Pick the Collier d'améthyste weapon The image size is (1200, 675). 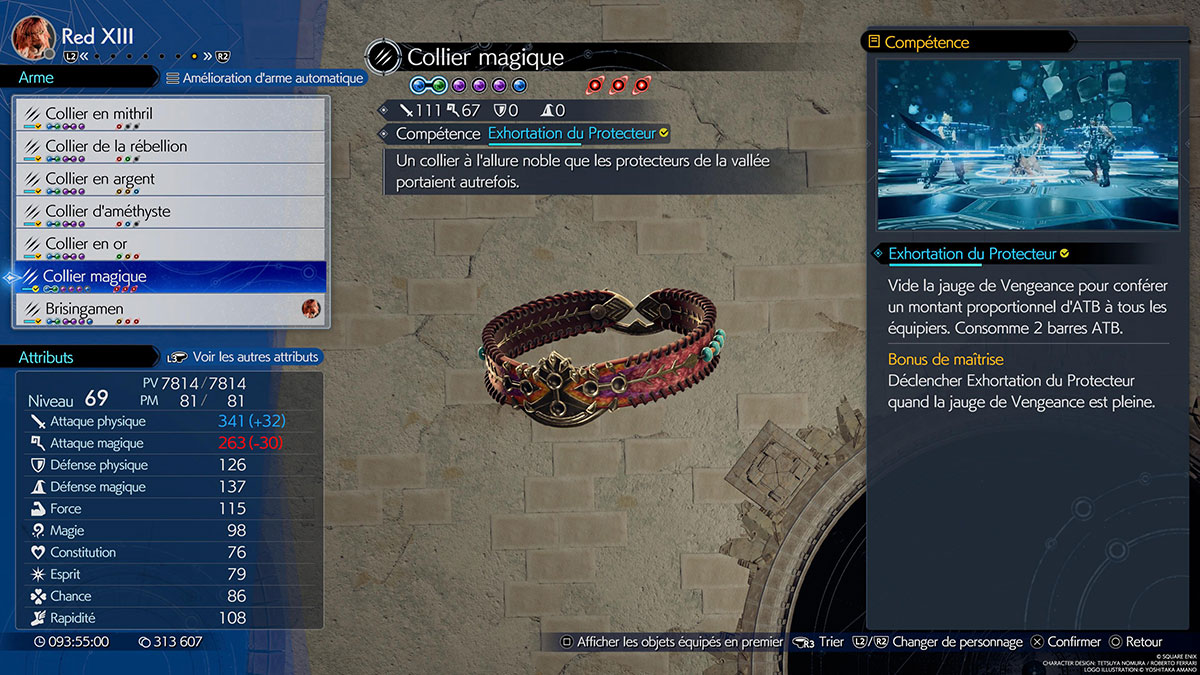pyautogui.click(x=170, y=212)
